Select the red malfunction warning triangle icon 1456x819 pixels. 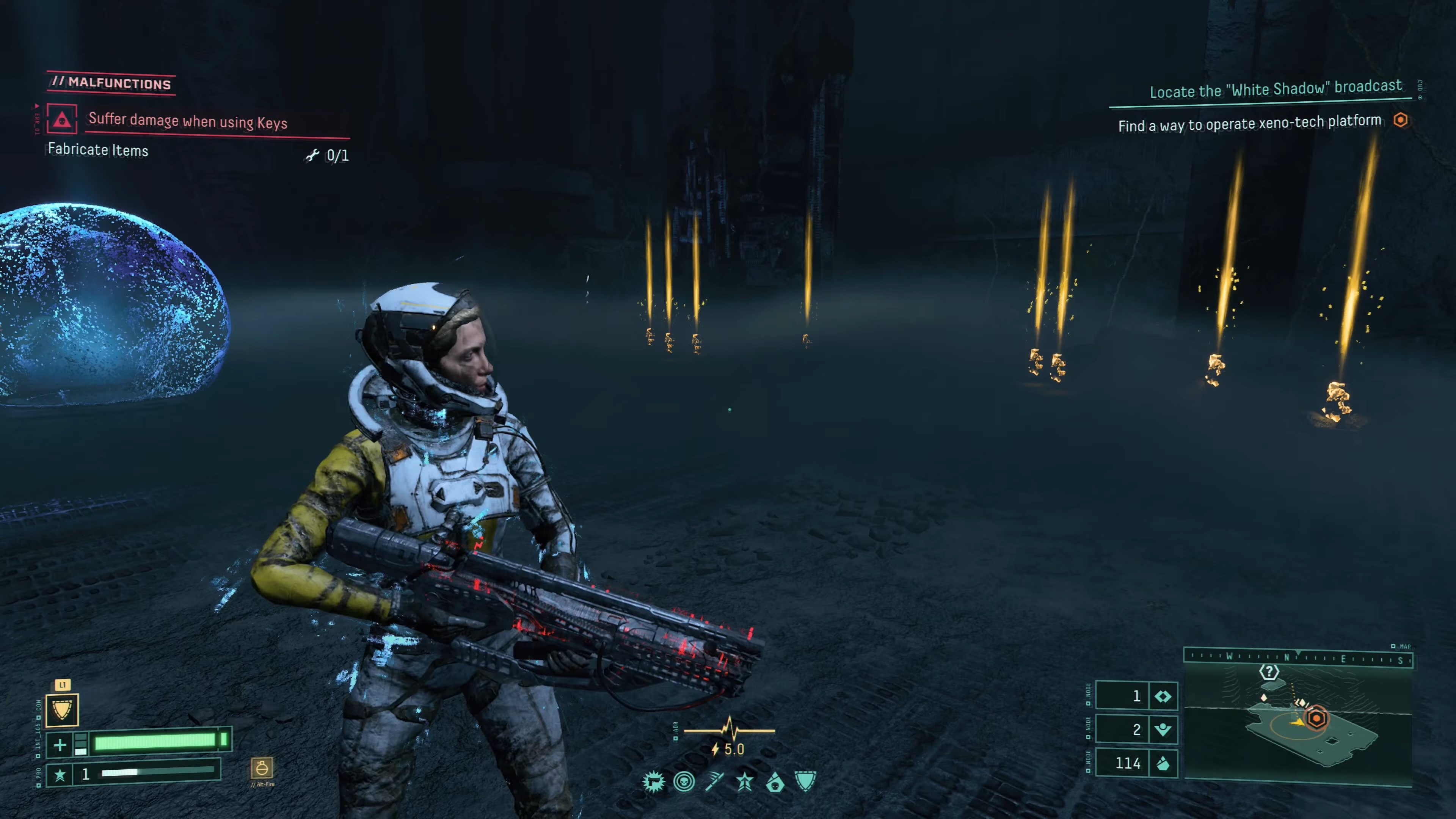pyautogui.click(x=61, y=119)
